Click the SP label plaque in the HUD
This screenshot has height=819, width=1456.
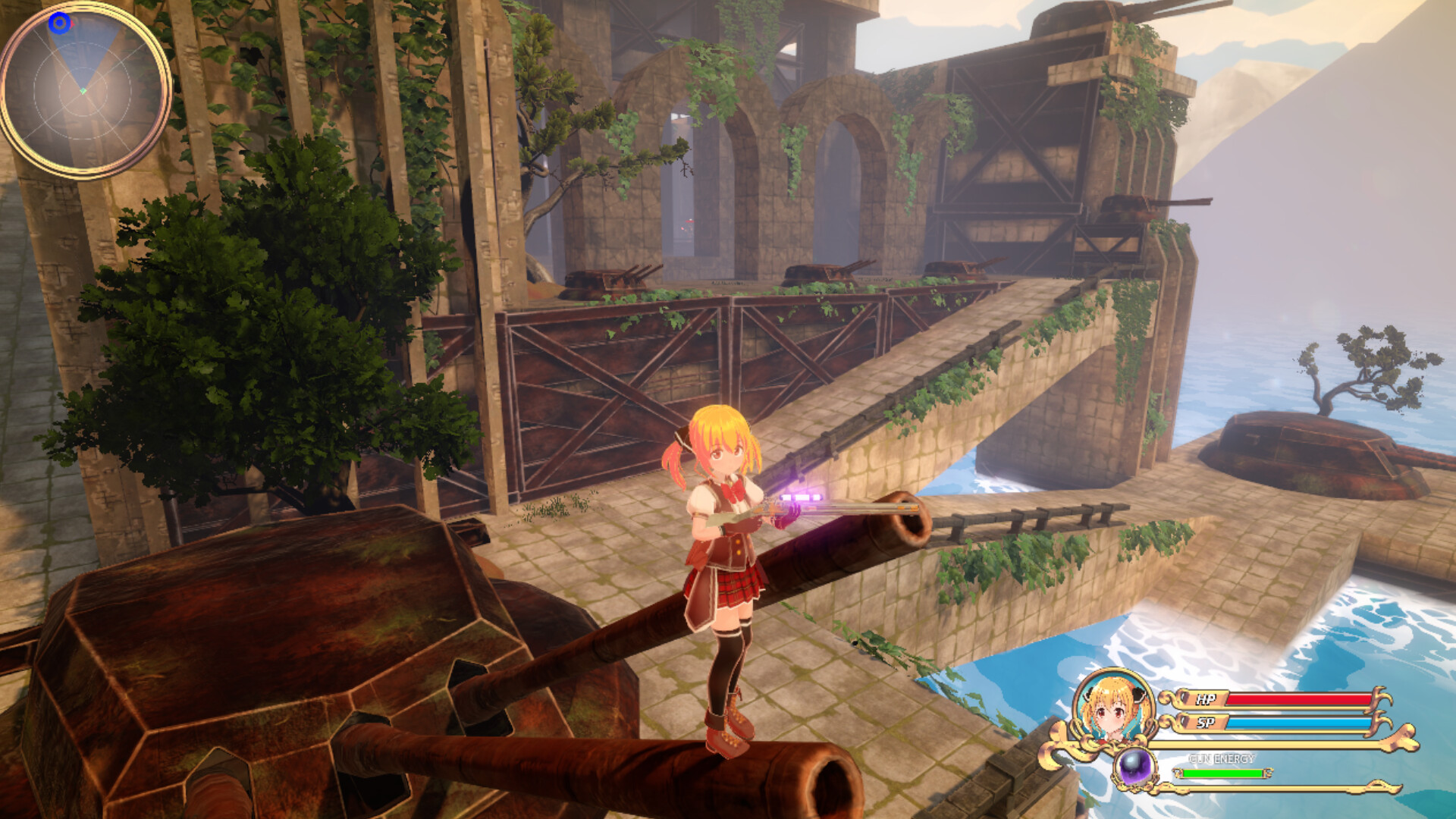pyautogui.click(x=1206, y=723)
